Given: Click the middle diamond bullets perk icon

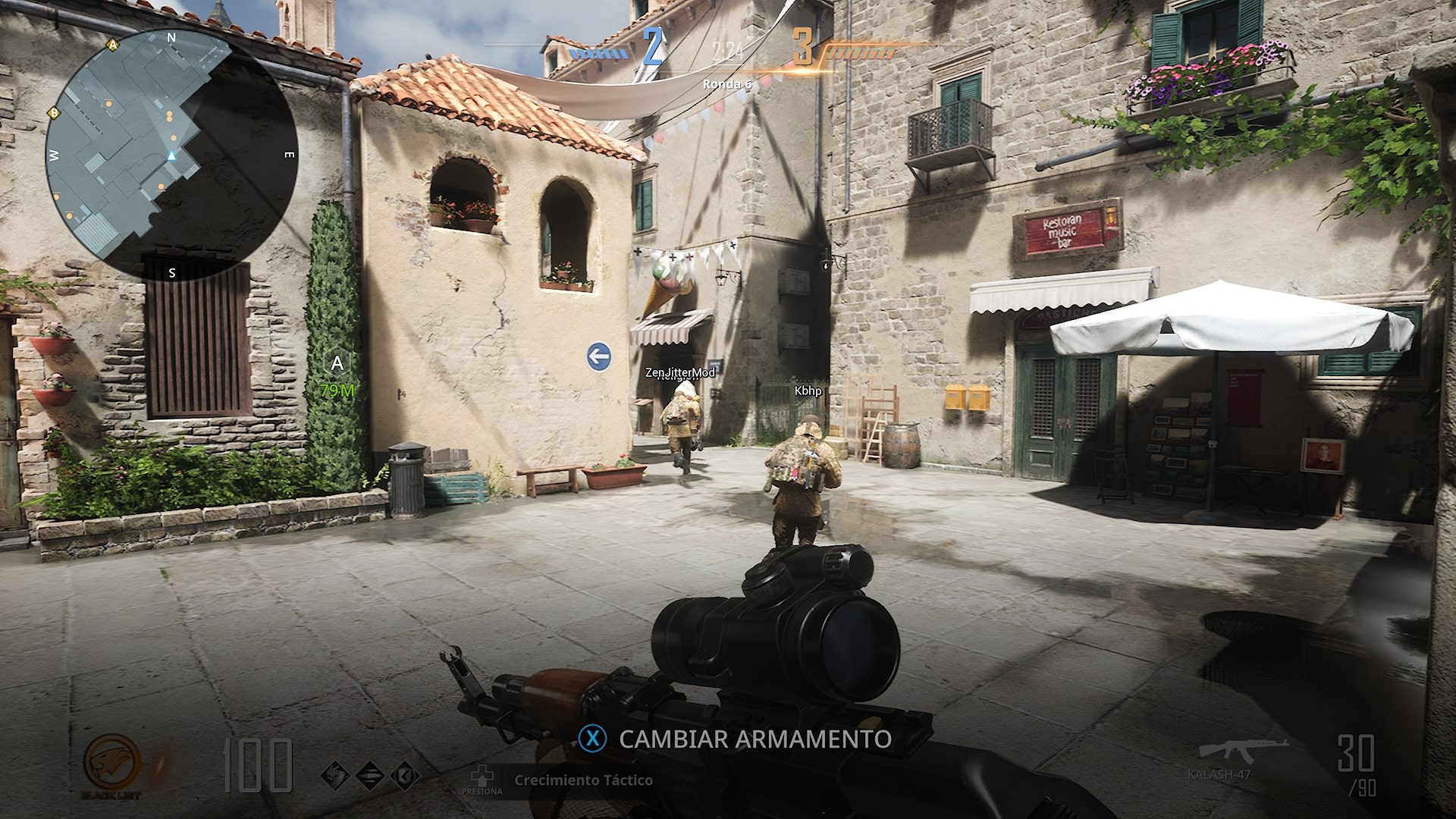Looking at the screenshot, I should [369, 775].
